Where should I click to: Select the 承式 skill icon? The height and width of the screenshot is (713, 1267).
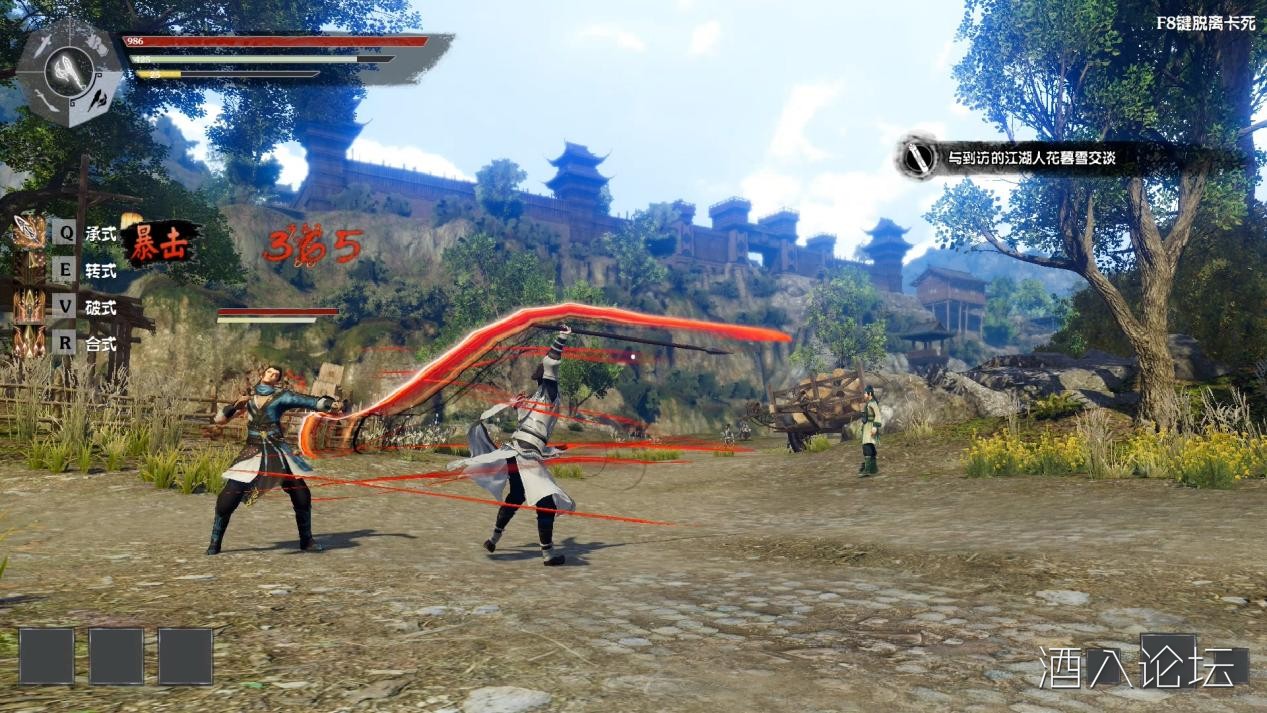pyautogui.click(x=28, y=233)
